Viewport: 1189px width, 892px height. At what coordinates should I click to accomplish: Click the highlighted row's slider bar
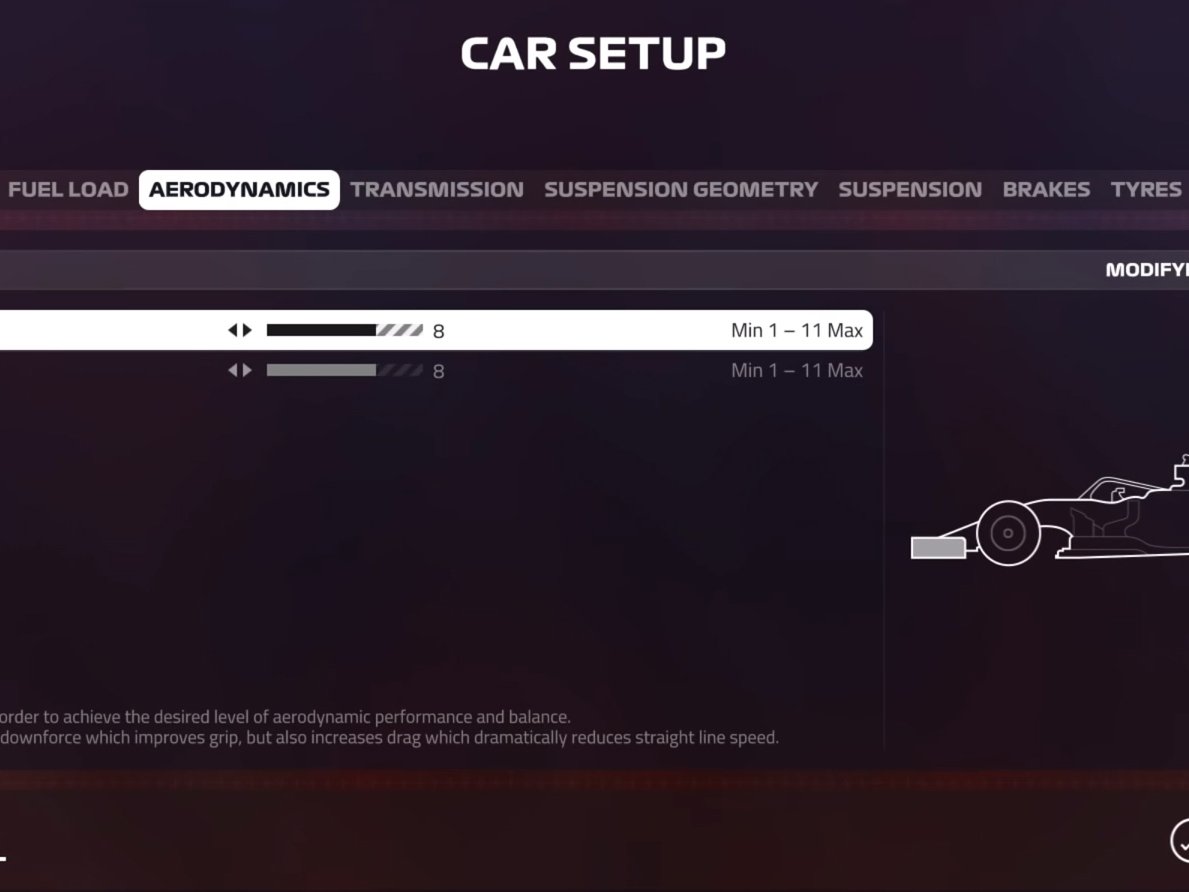(344, 330)
